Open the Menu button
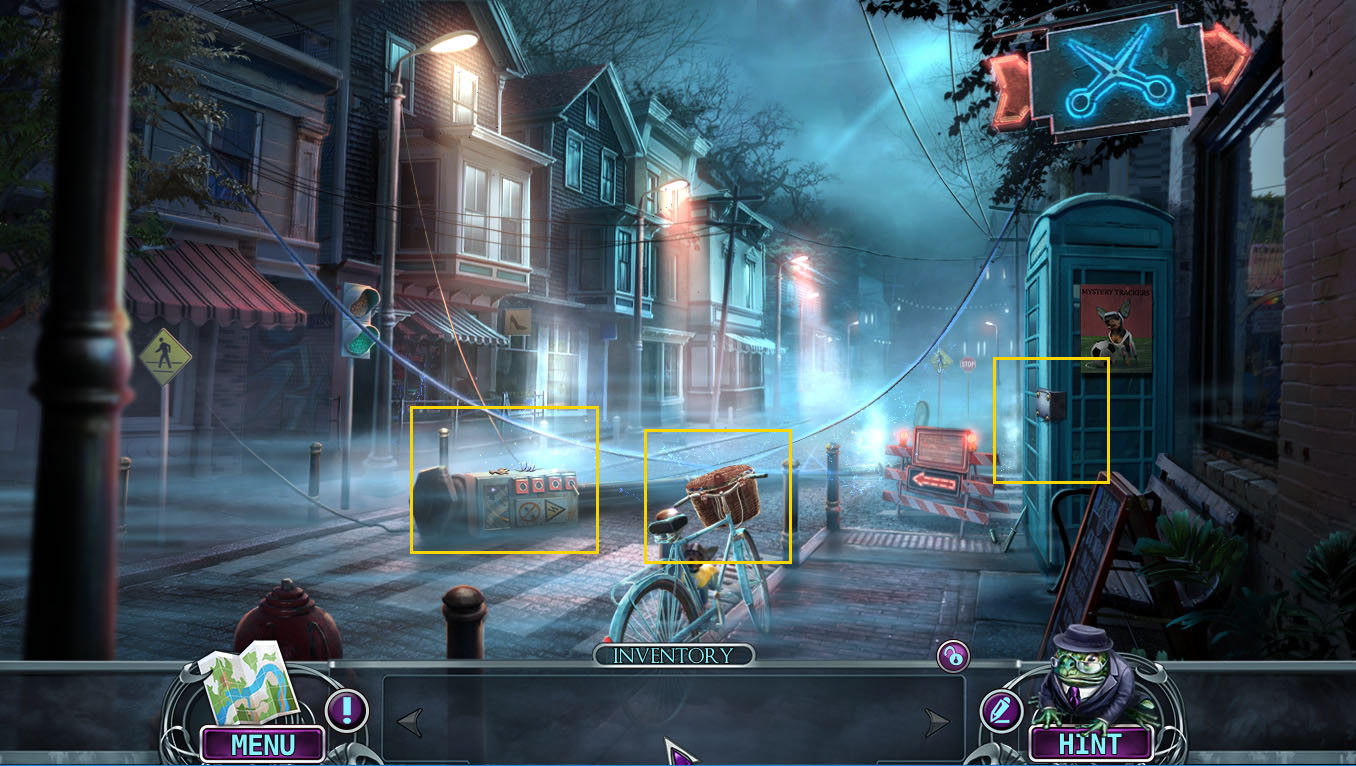 click(263, 744)
